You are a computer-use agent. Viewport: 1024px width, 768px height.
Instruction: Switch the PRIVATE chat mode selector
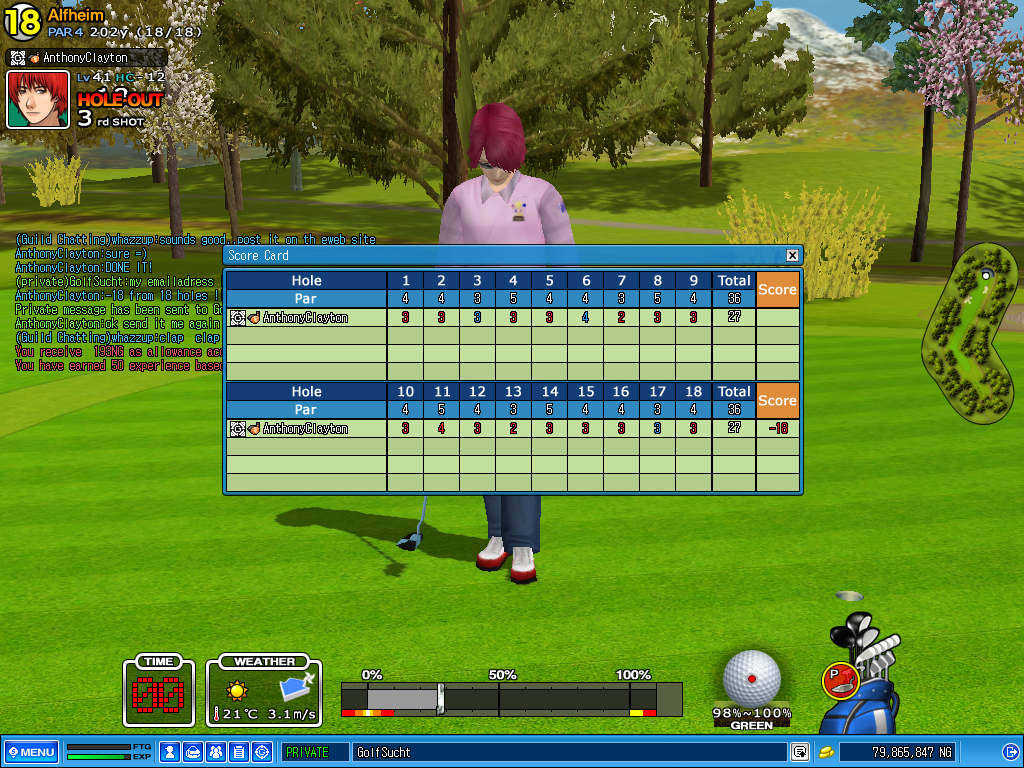click(314, 752)
